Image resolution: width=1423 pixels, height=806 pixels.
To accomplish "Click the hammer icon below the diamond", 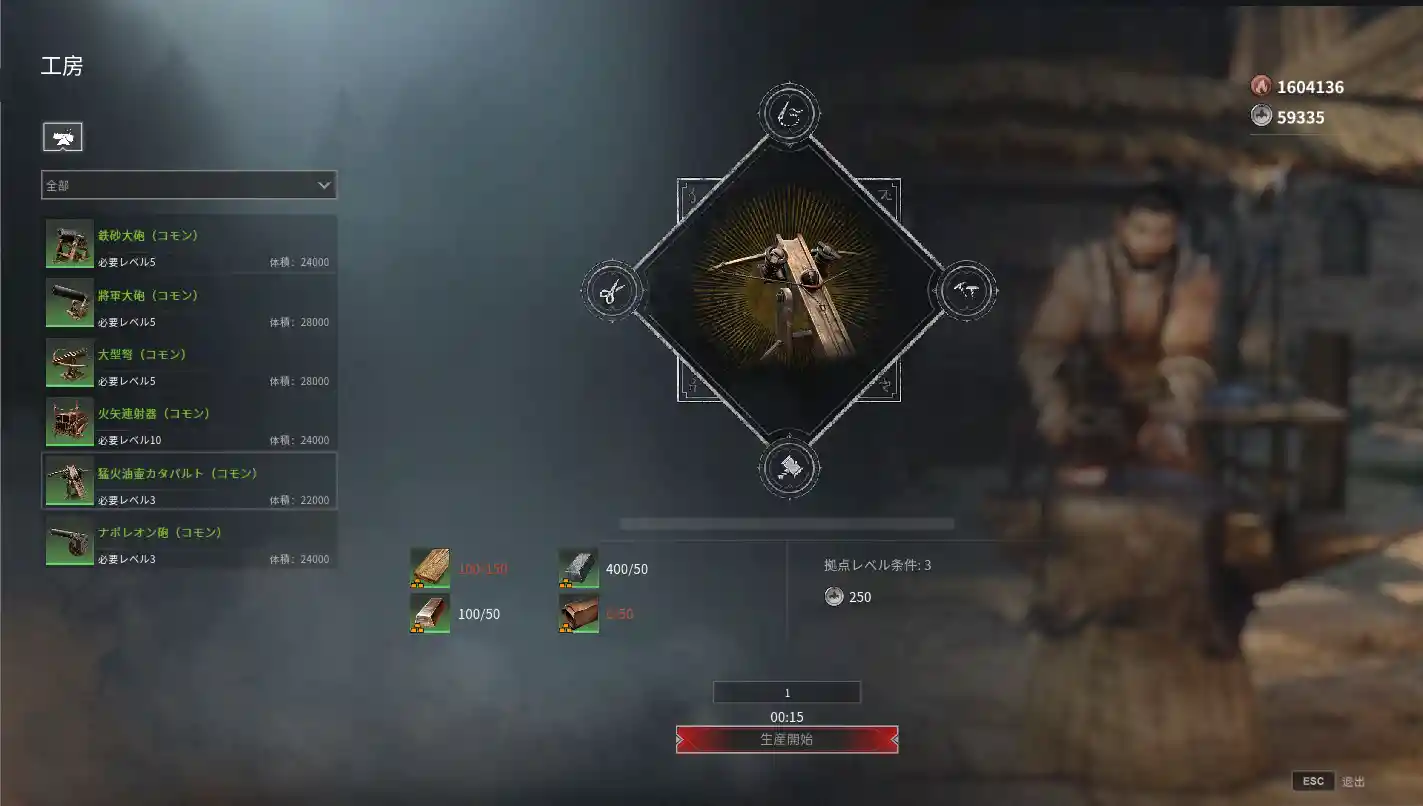I will [x=789, y=466].
